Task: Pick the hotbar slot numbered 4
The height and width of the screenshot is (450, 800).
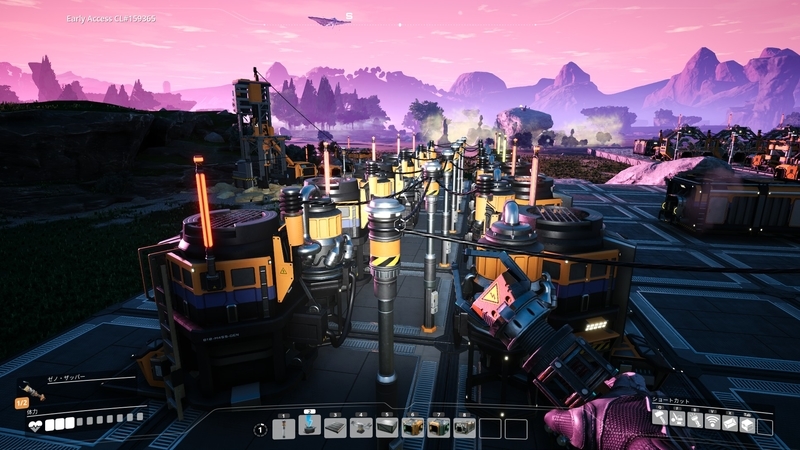Action: [361, 428]
